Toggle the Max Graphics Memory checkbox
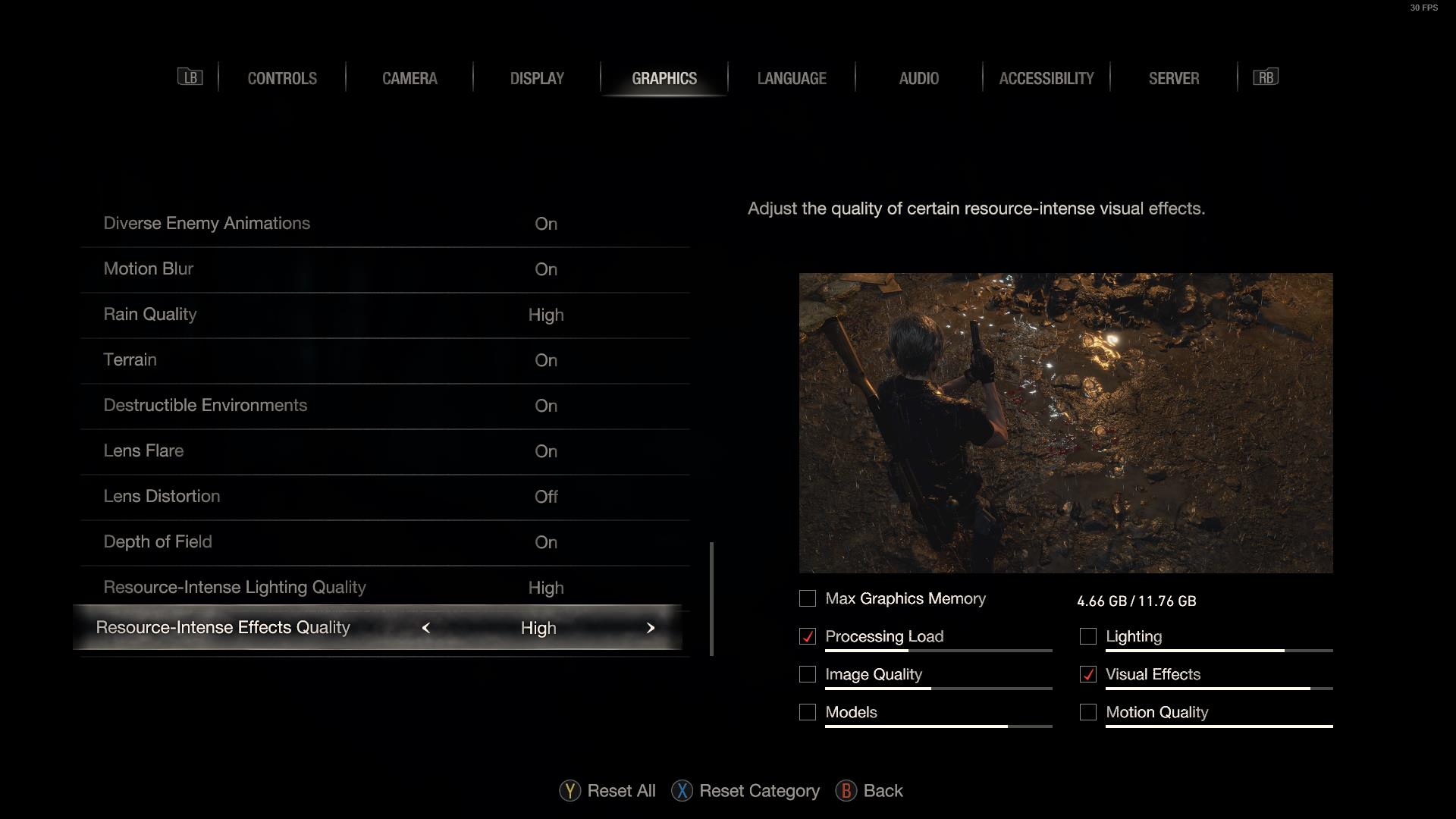 [x=808, y=599]
